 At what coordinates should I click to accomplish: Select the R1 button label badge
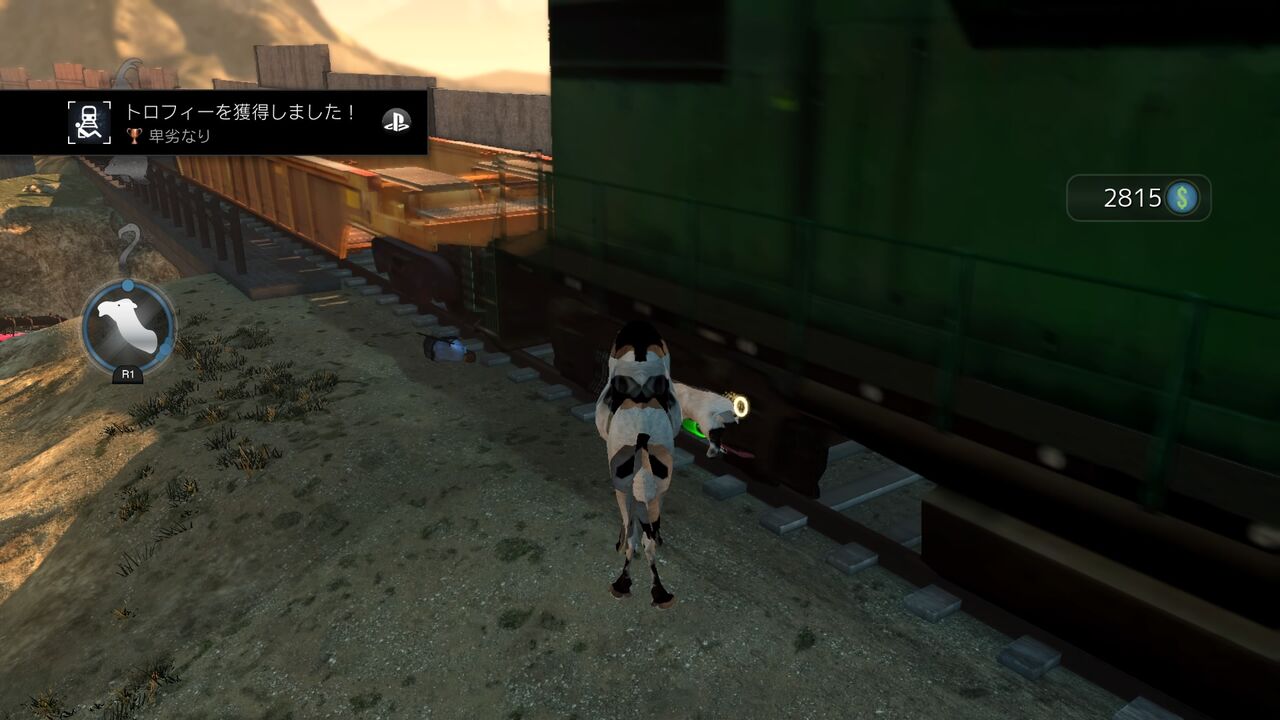(127, 375)
